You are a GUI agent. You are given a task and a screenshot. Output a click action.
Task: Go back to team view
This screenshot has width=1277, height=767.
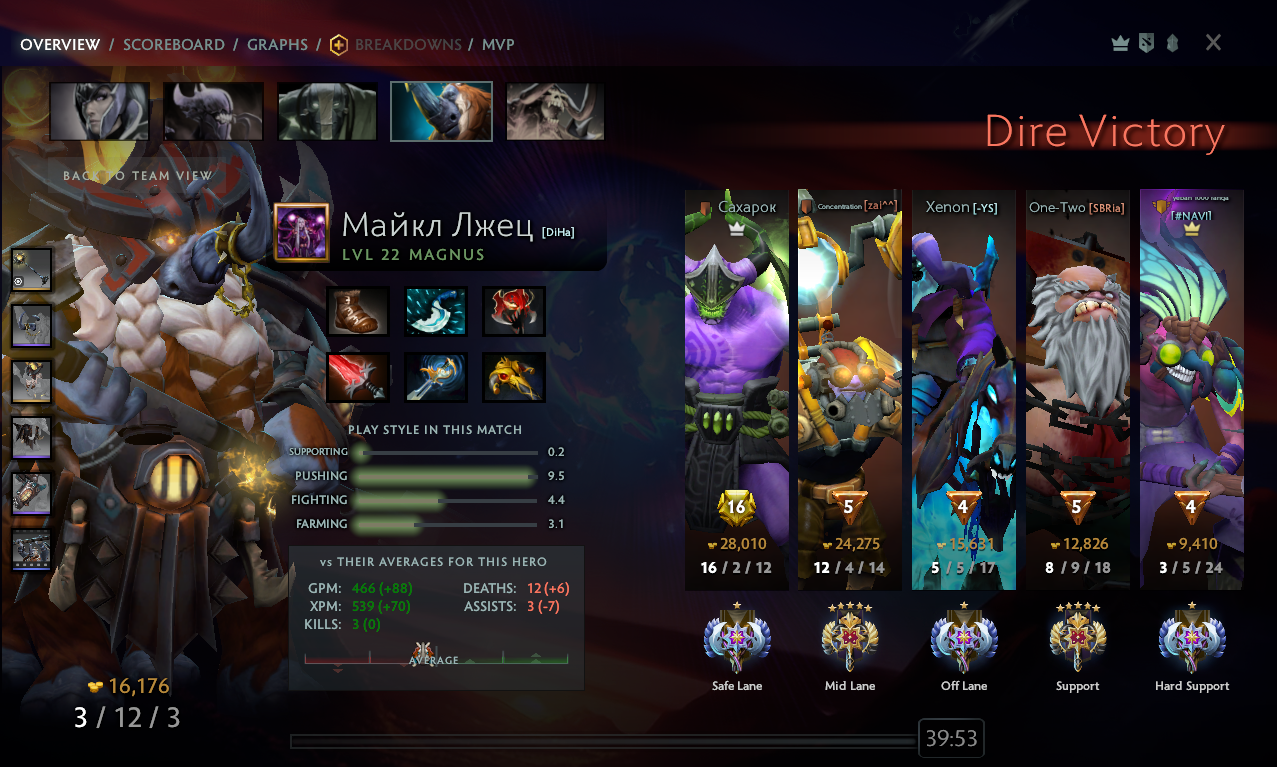(x=137, y=175)
